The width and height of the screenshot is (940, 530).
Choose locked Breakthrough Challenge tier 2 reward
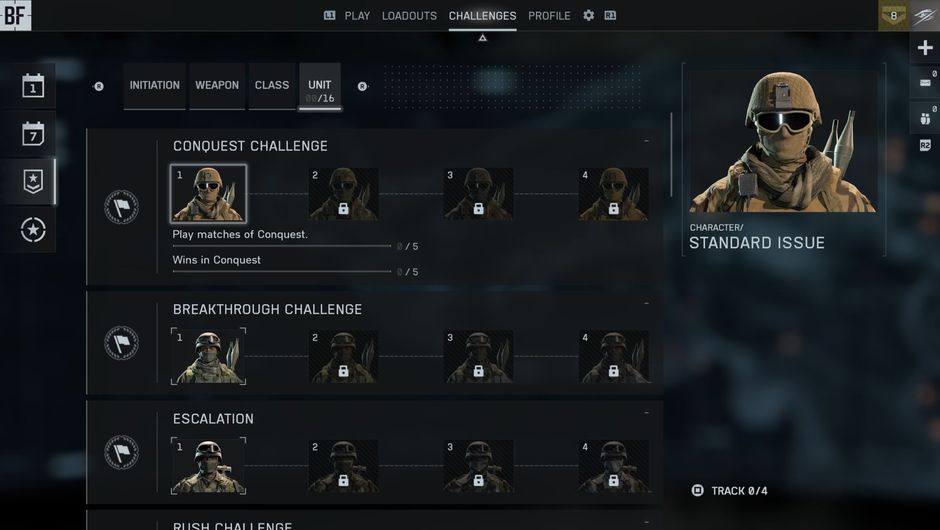point(343,357)
